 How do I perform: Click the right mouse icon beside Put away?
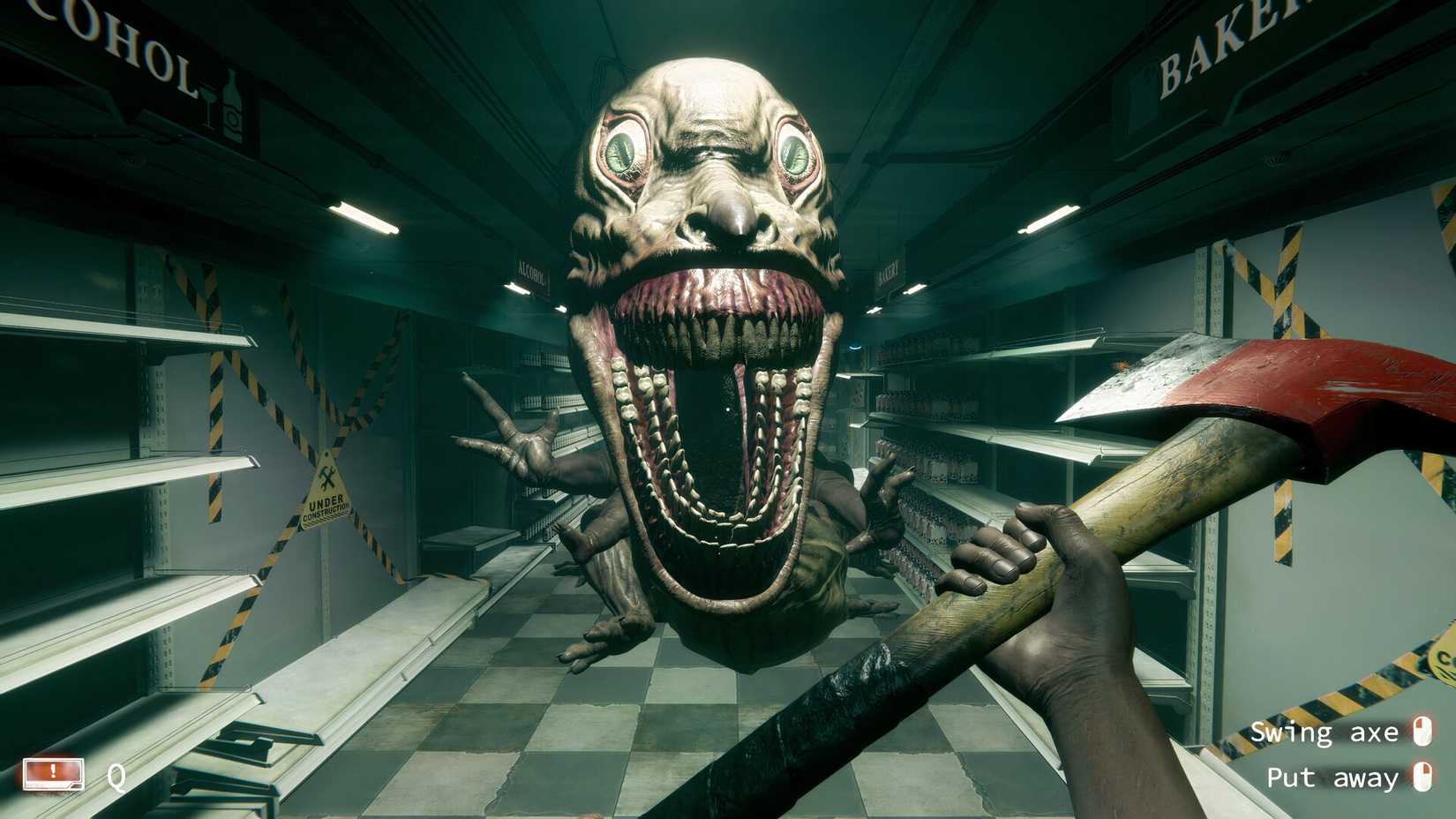point(1423,778)
